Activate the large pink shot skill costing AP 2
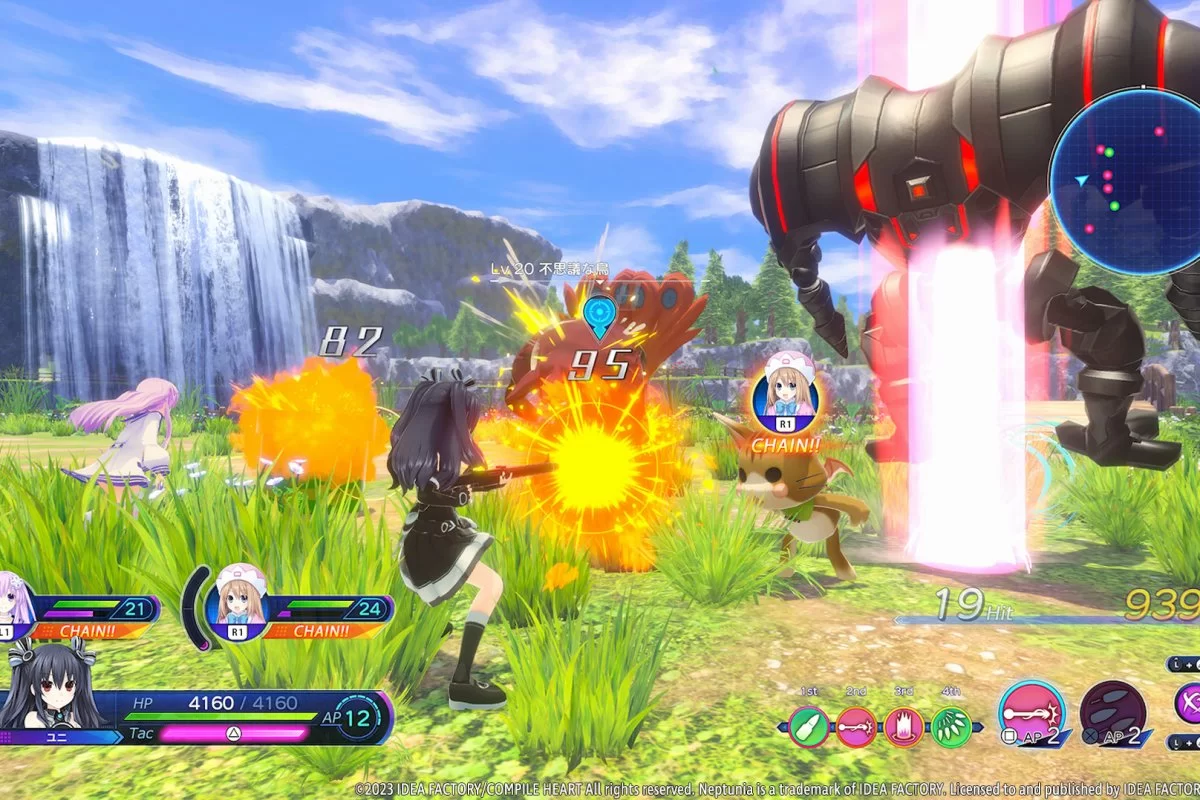1200x800 pixels. 1032,713
